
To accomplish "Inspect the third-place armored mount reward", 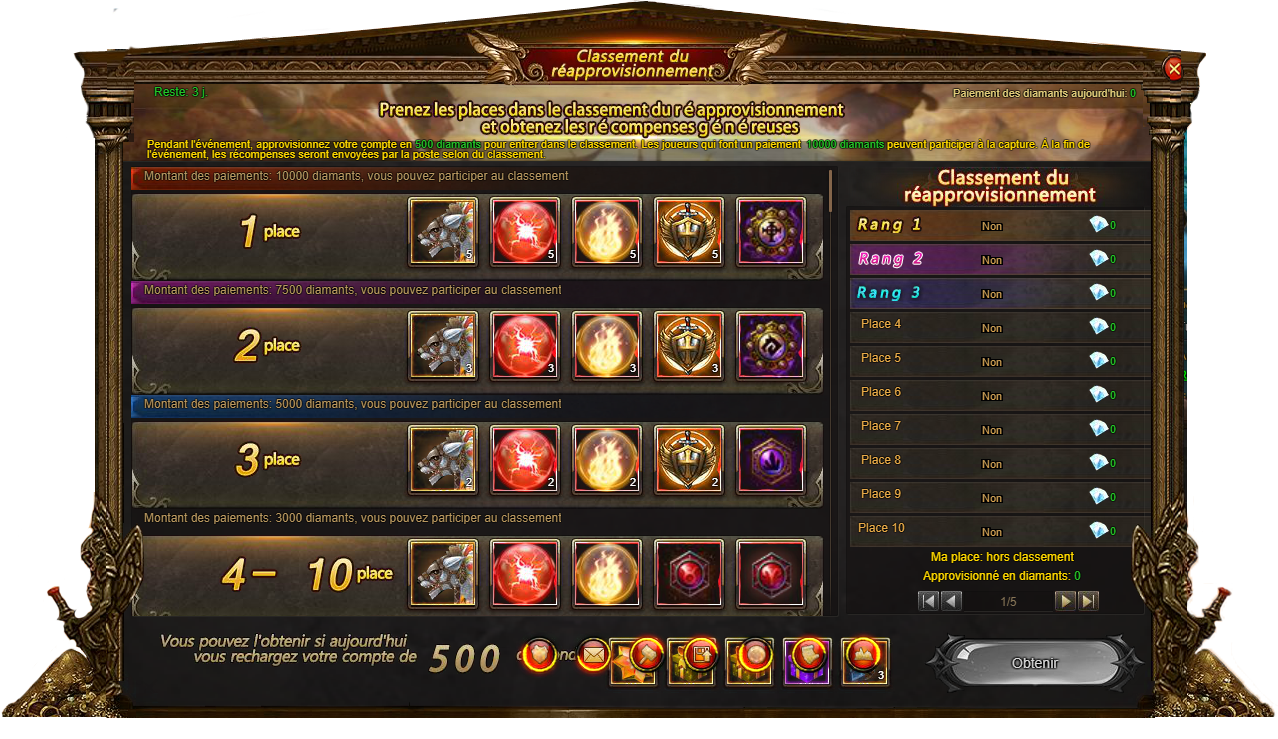I will pos(443,459).
